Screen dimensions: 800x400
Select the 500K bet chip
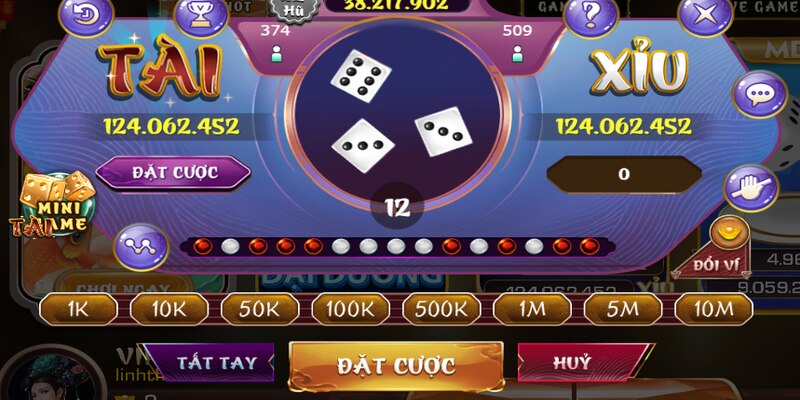coord(441,310)
